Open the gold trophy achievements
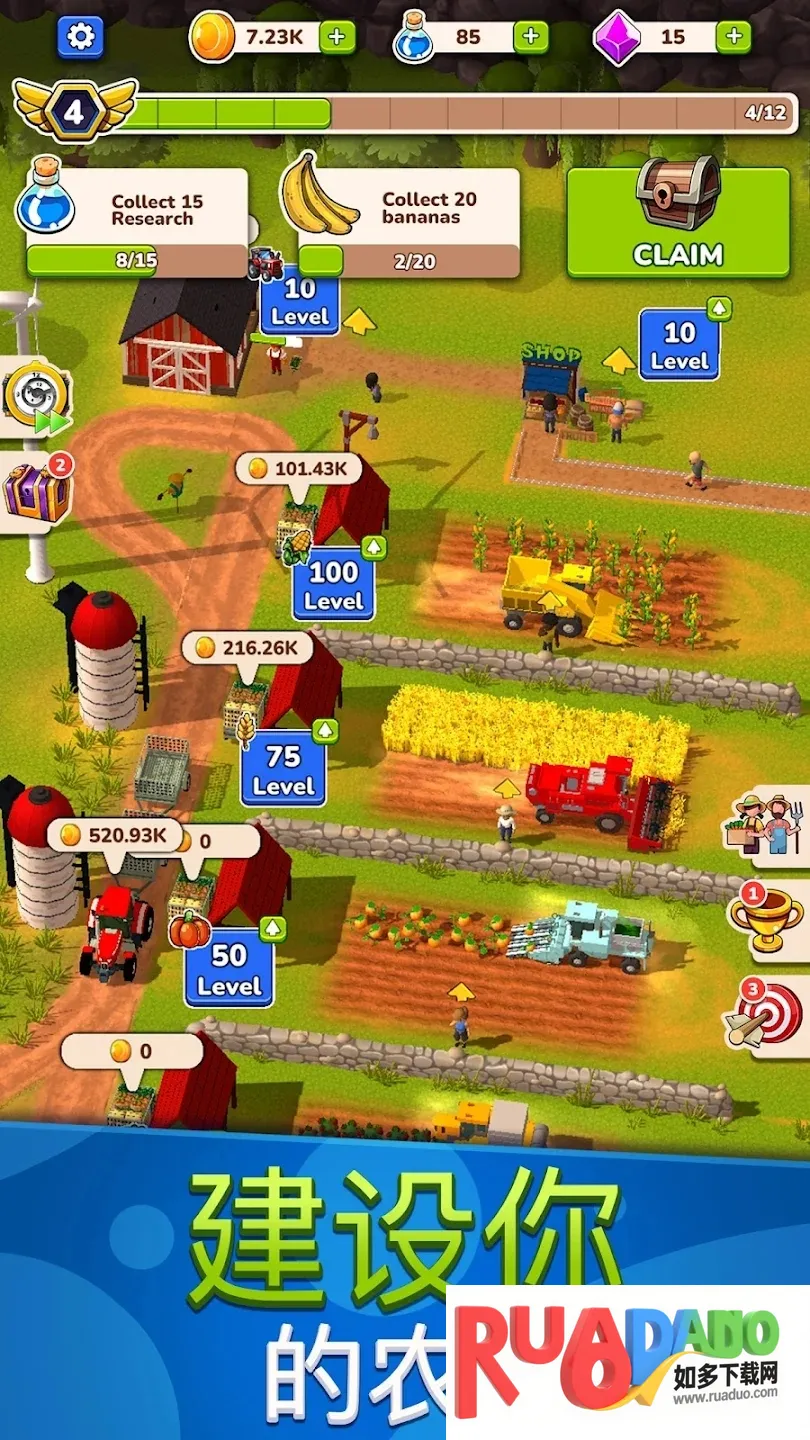This screenshot has width=810, height=1440. (x=767, y=915)
